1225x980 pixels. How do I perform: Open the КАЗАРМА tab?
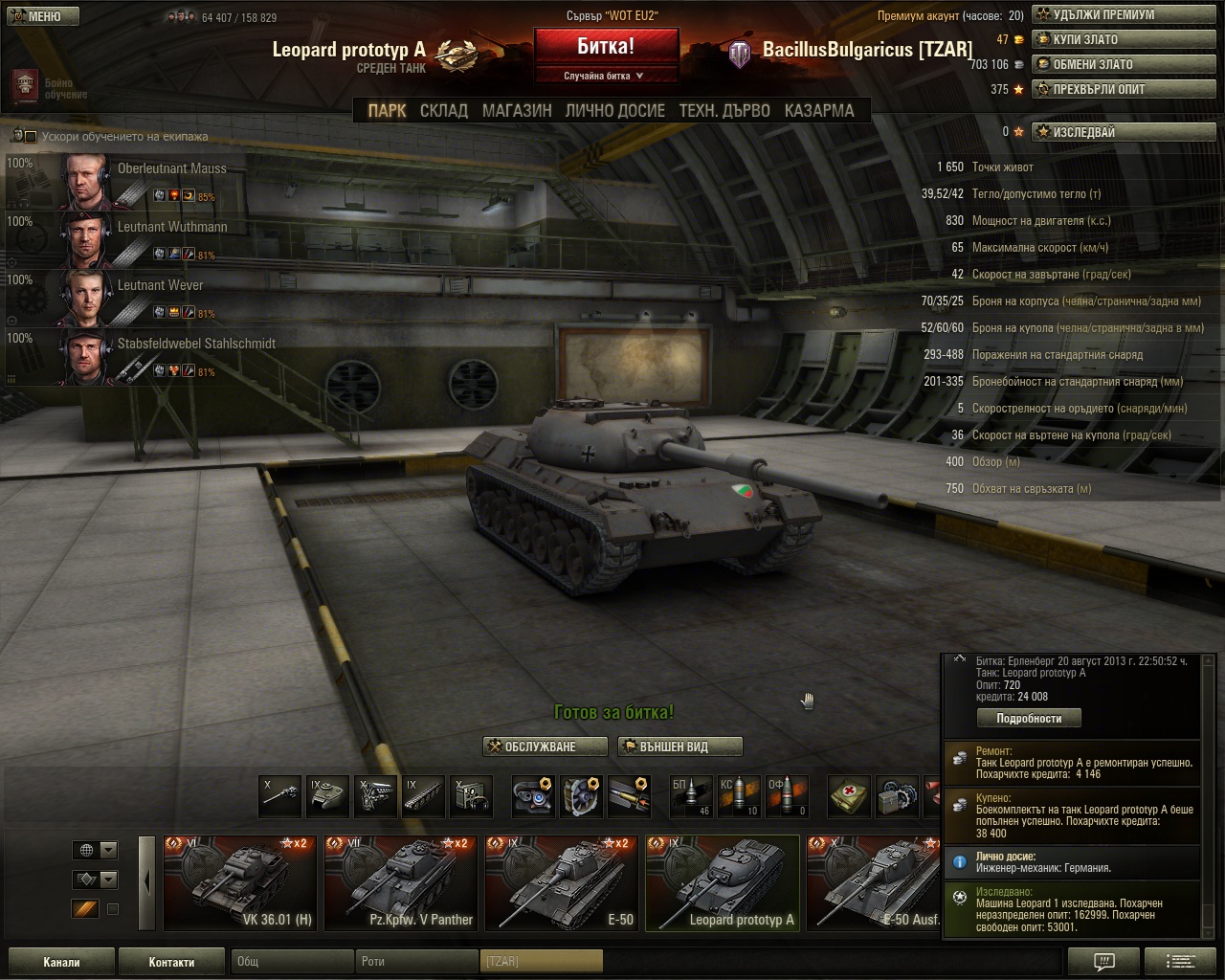point(819,111)
